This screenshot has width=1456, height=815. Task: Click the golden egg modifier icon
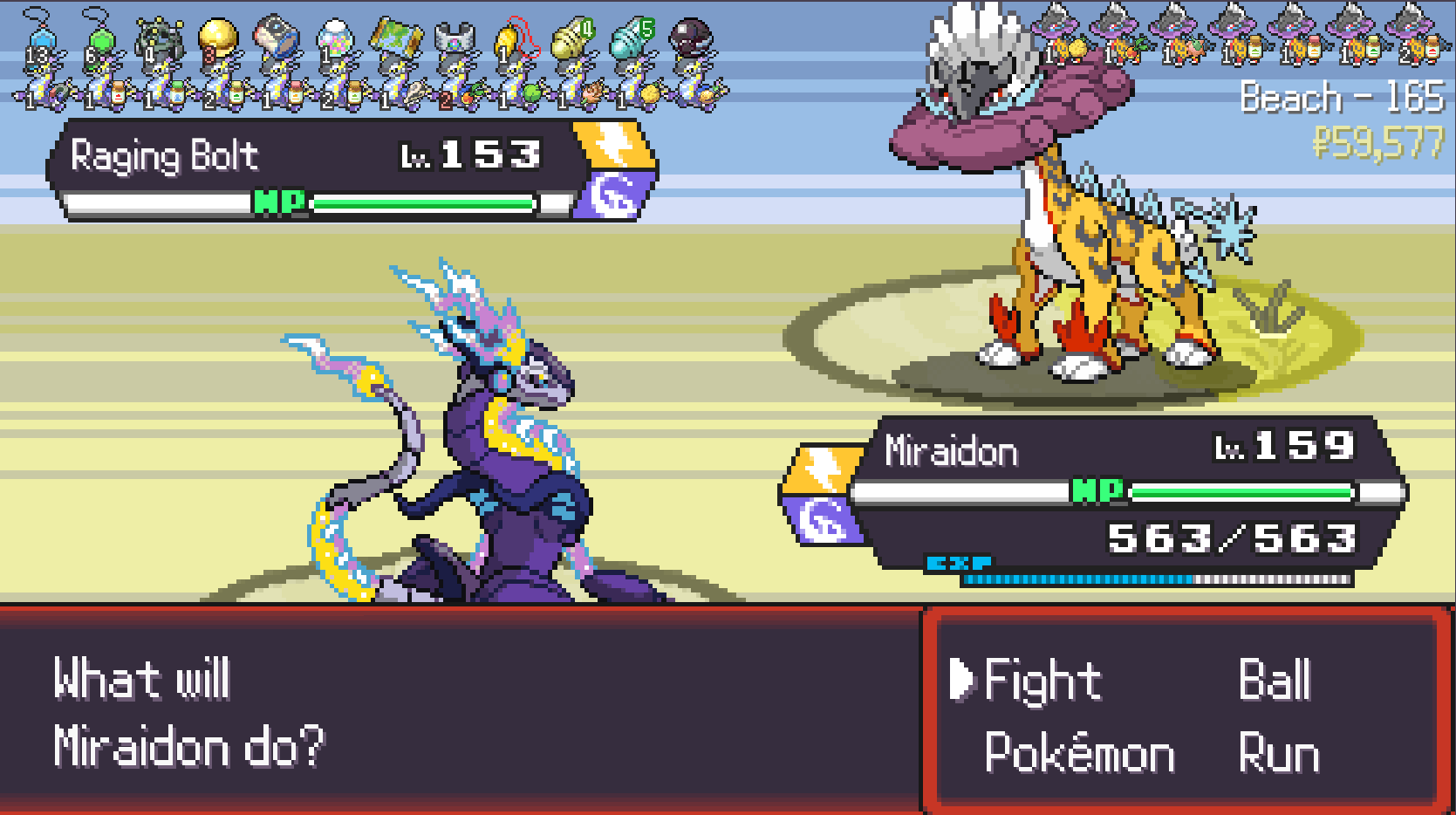(217, 38)
